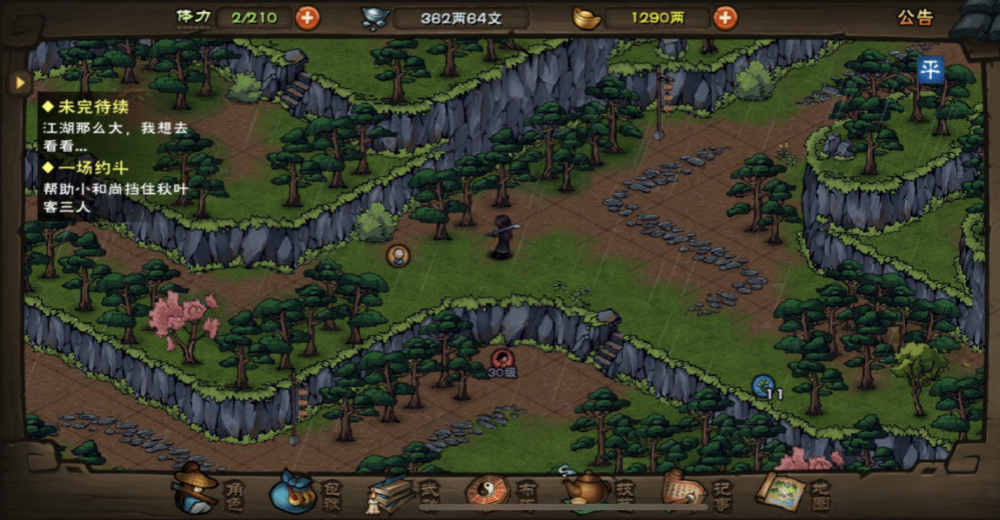This screenshot has width=1000, height=520.
Task: Toggle the blue 平 mode button
Action: (x=931, y=69)
